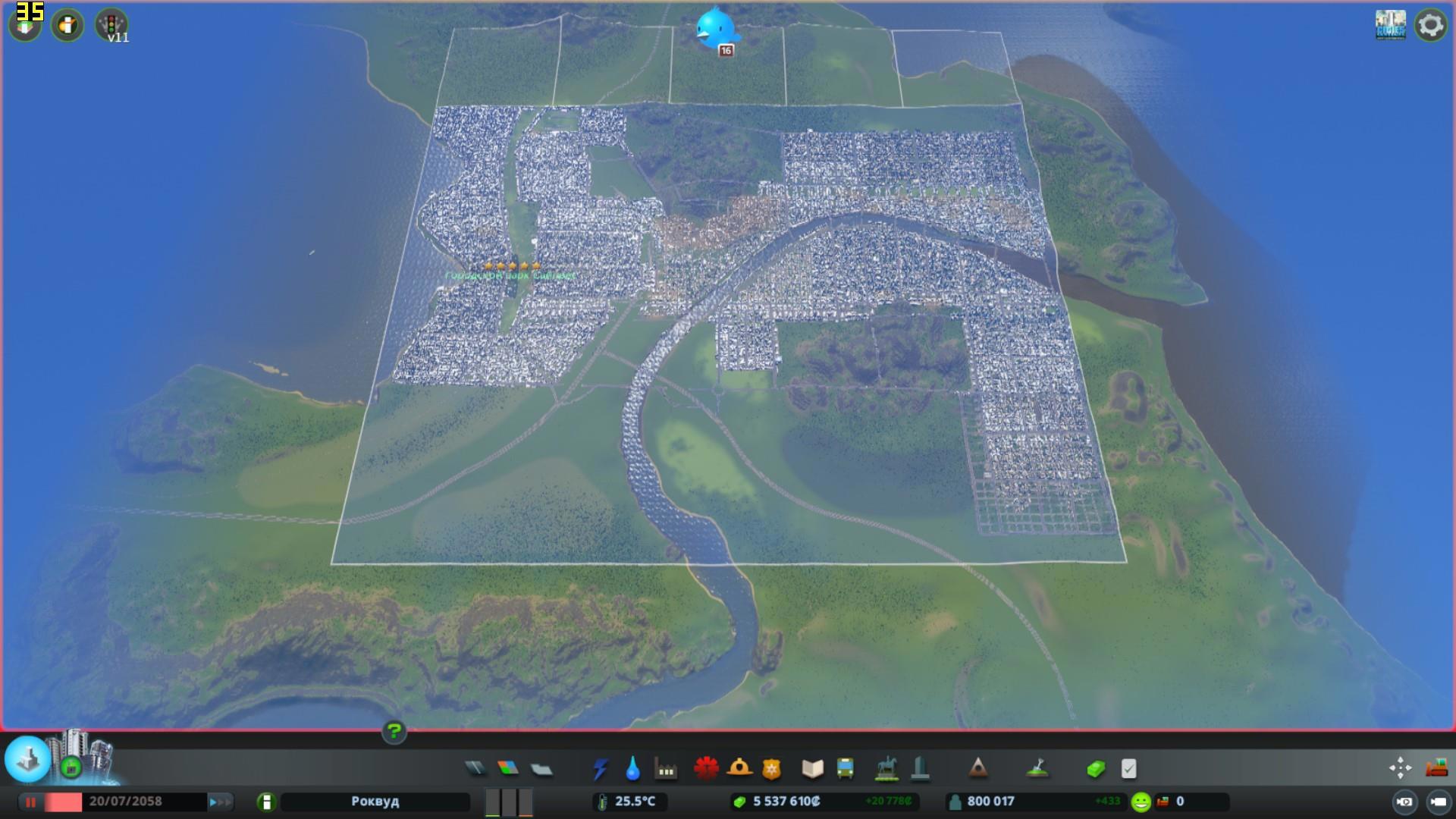
Task: Change game speed with the arrow button
Action: [221, 802]
